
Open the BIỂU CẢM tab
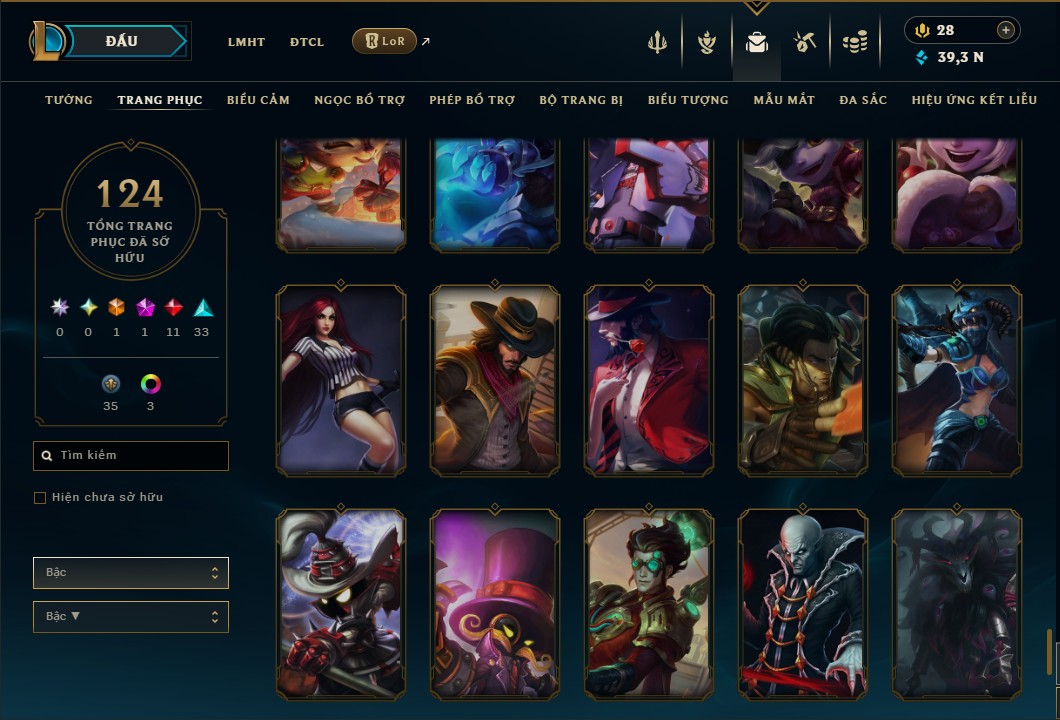[258, 100]
